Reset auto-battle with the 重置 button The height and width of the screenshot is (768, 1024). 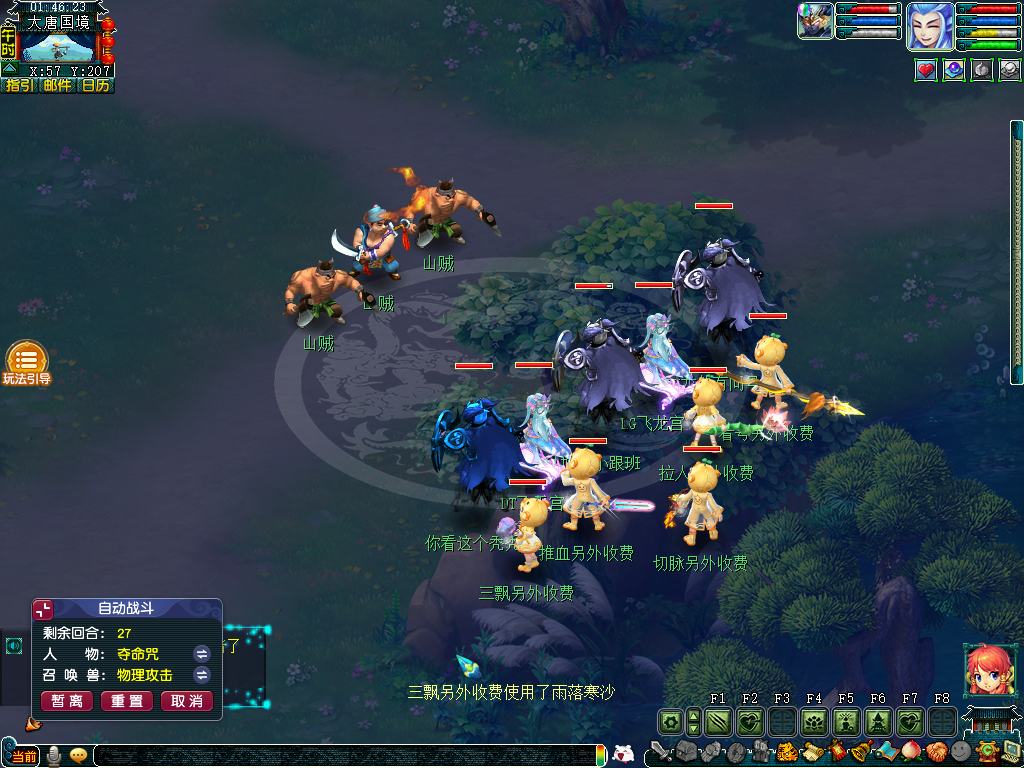pyautogui.click(x=127, y=701)
